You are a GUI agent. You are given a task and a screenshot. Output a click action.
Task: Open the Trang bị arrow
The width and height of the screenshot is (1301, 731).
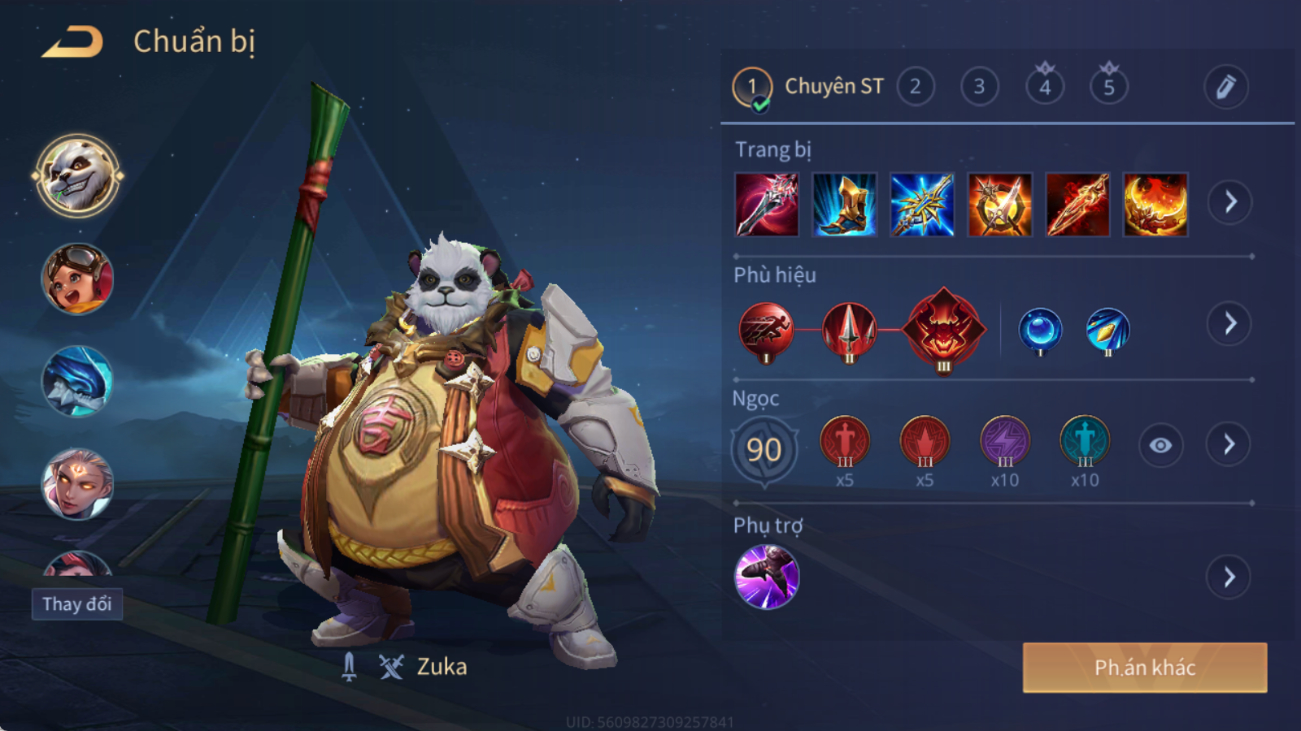tap(1230, 203)
